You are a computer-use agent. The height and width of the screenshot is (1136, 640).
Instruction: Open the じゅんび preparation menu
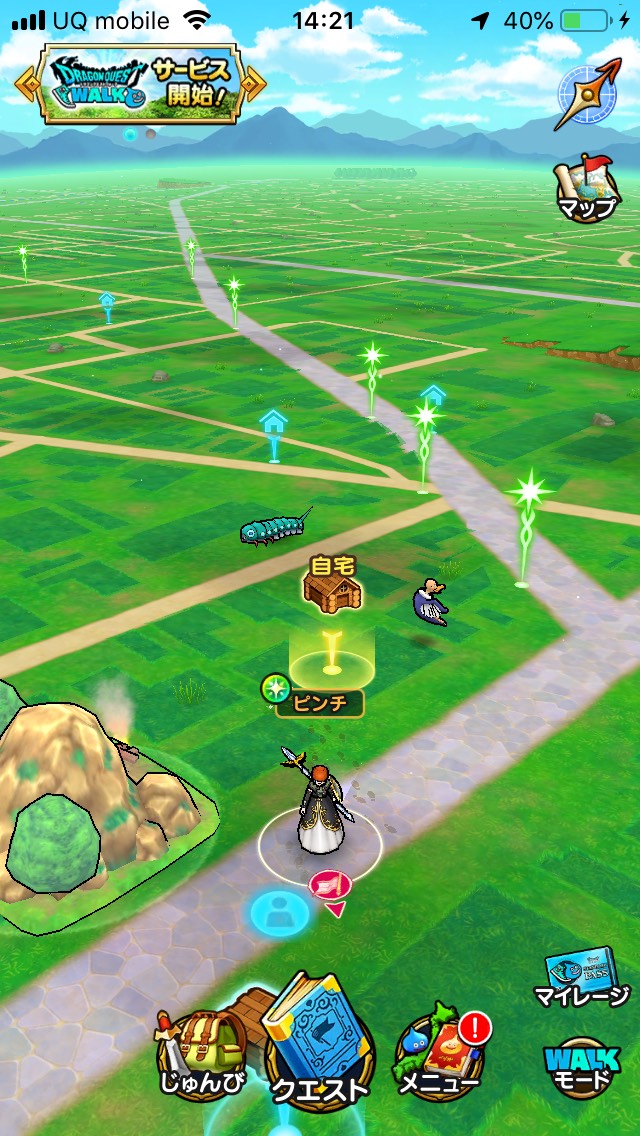click(x=202, y=1055)
